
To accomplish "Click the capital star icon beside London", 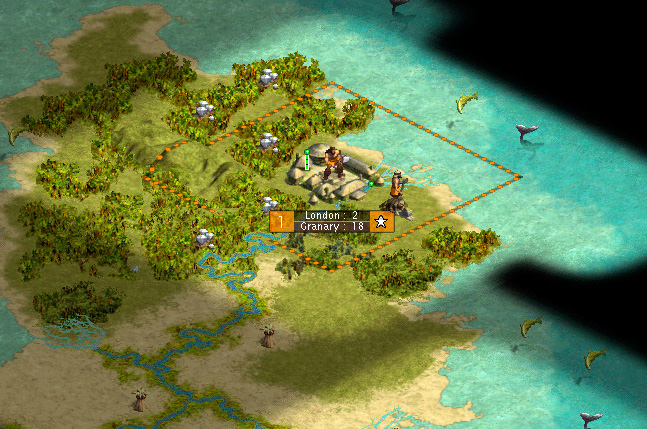I will [381, 221].
